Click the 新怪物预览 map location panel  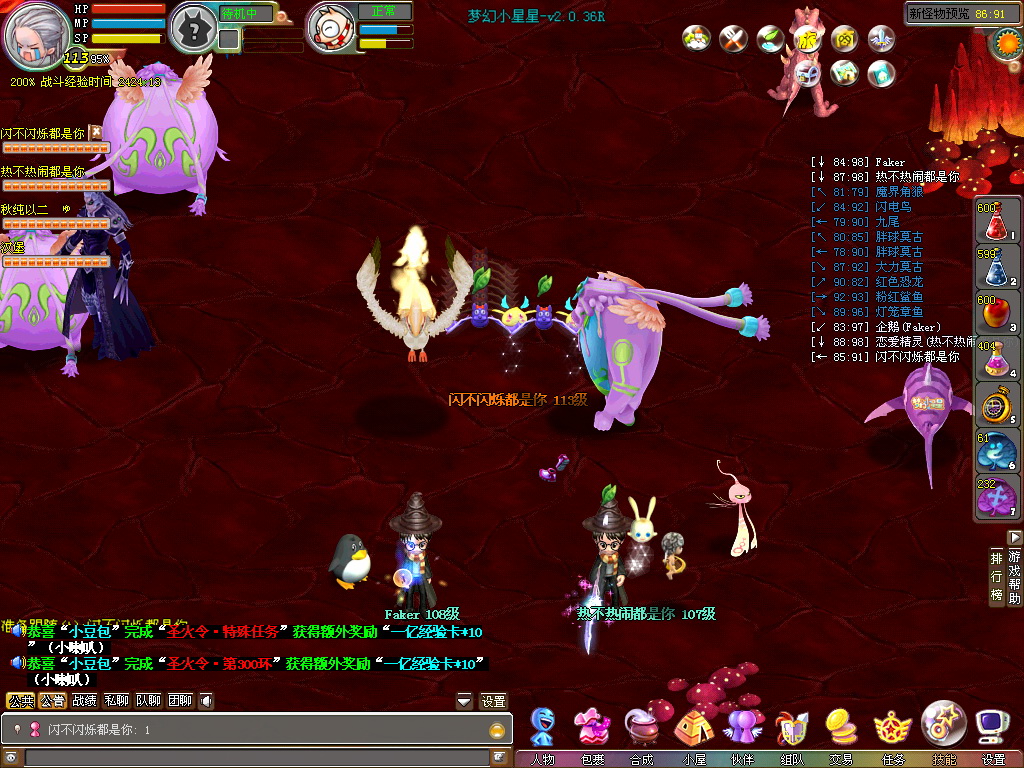click(x=955, y=14)
